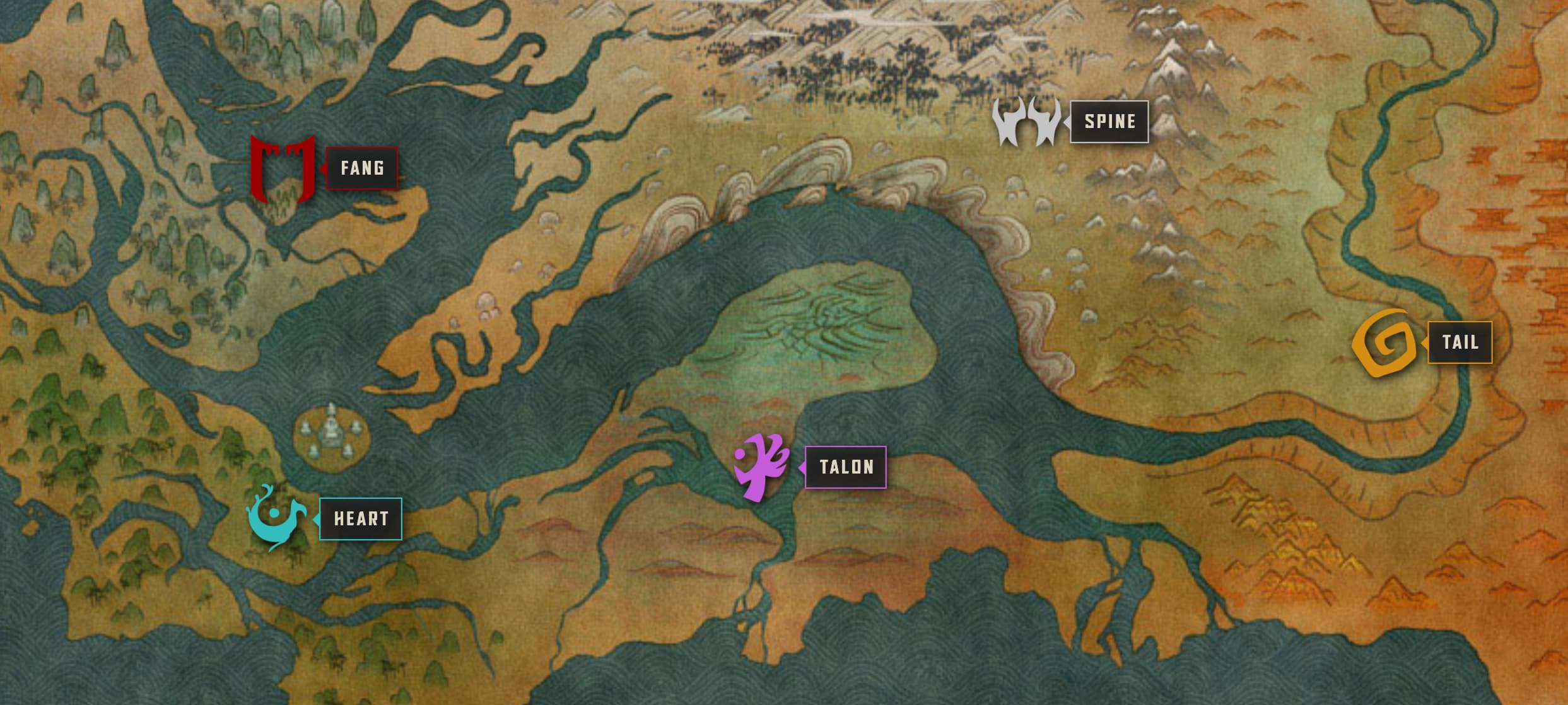This screenshot has height=705, width=1568.
Task: Click the red Fang emblem marker
Action: 282,168
